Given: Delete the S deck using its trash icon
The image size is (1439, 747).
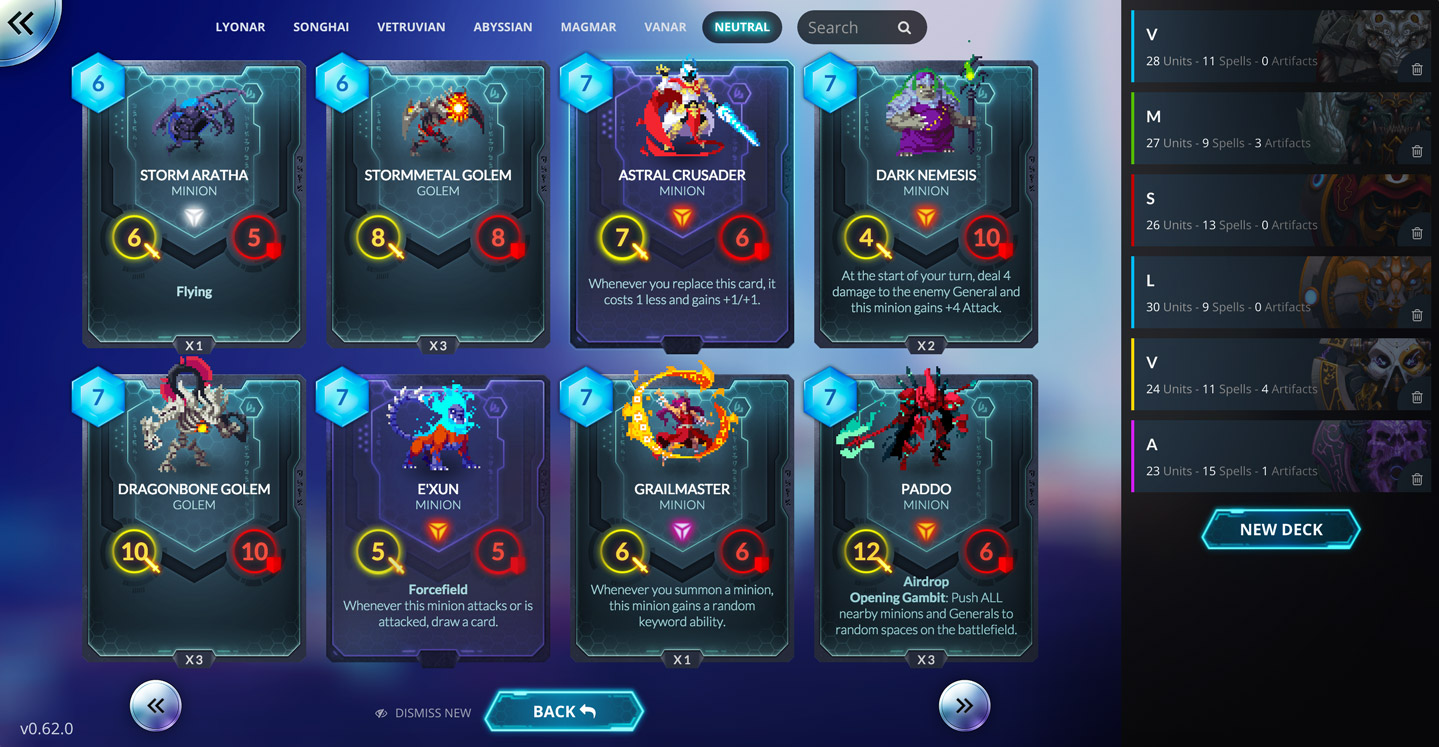Looking at the screenshot, I should (1417, 233).
